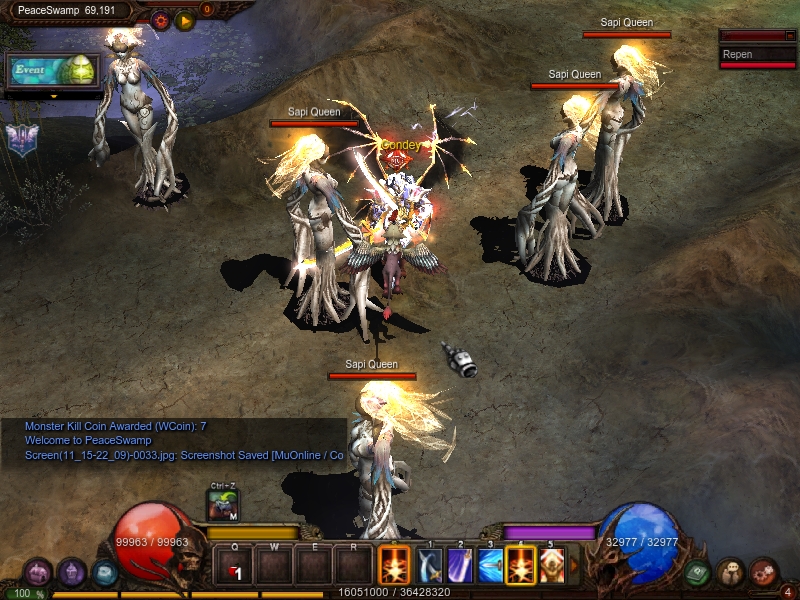Click the pet icon labeled Ctrl+Z
800x600 pixels.
[x=223, y=505]
